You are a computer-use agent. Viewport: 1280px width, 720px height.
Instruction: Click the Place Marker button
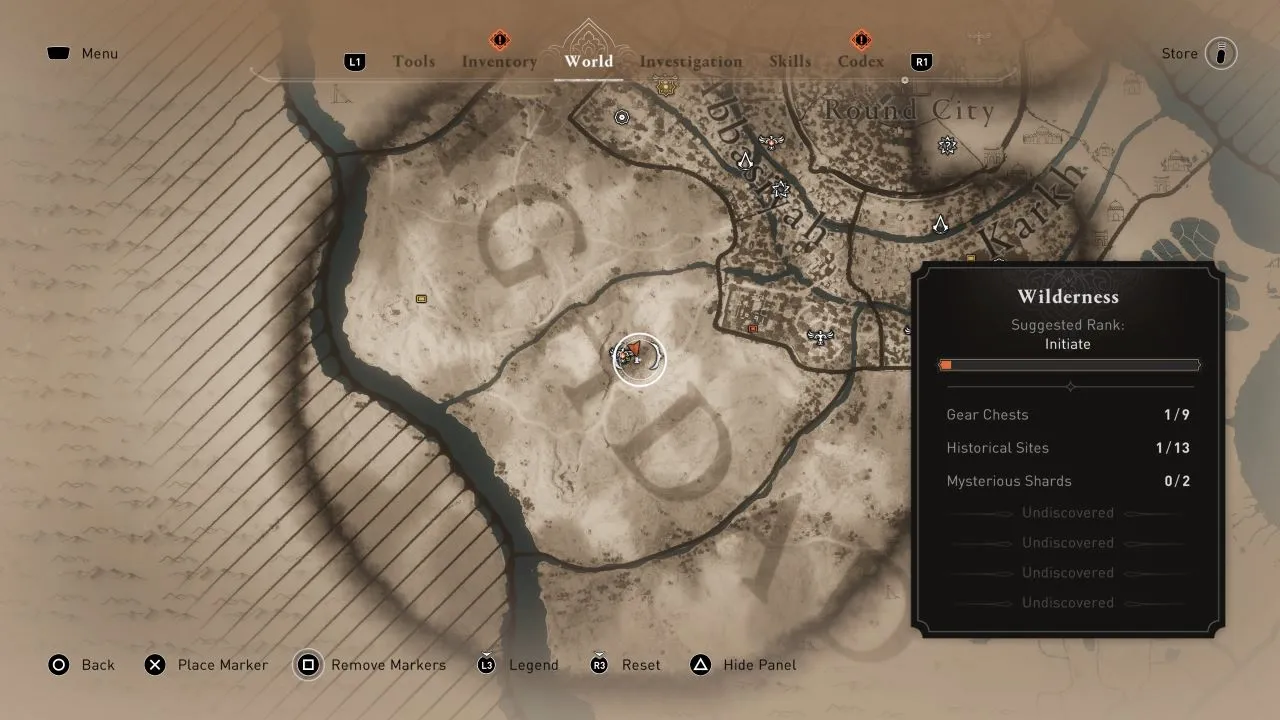207,665
